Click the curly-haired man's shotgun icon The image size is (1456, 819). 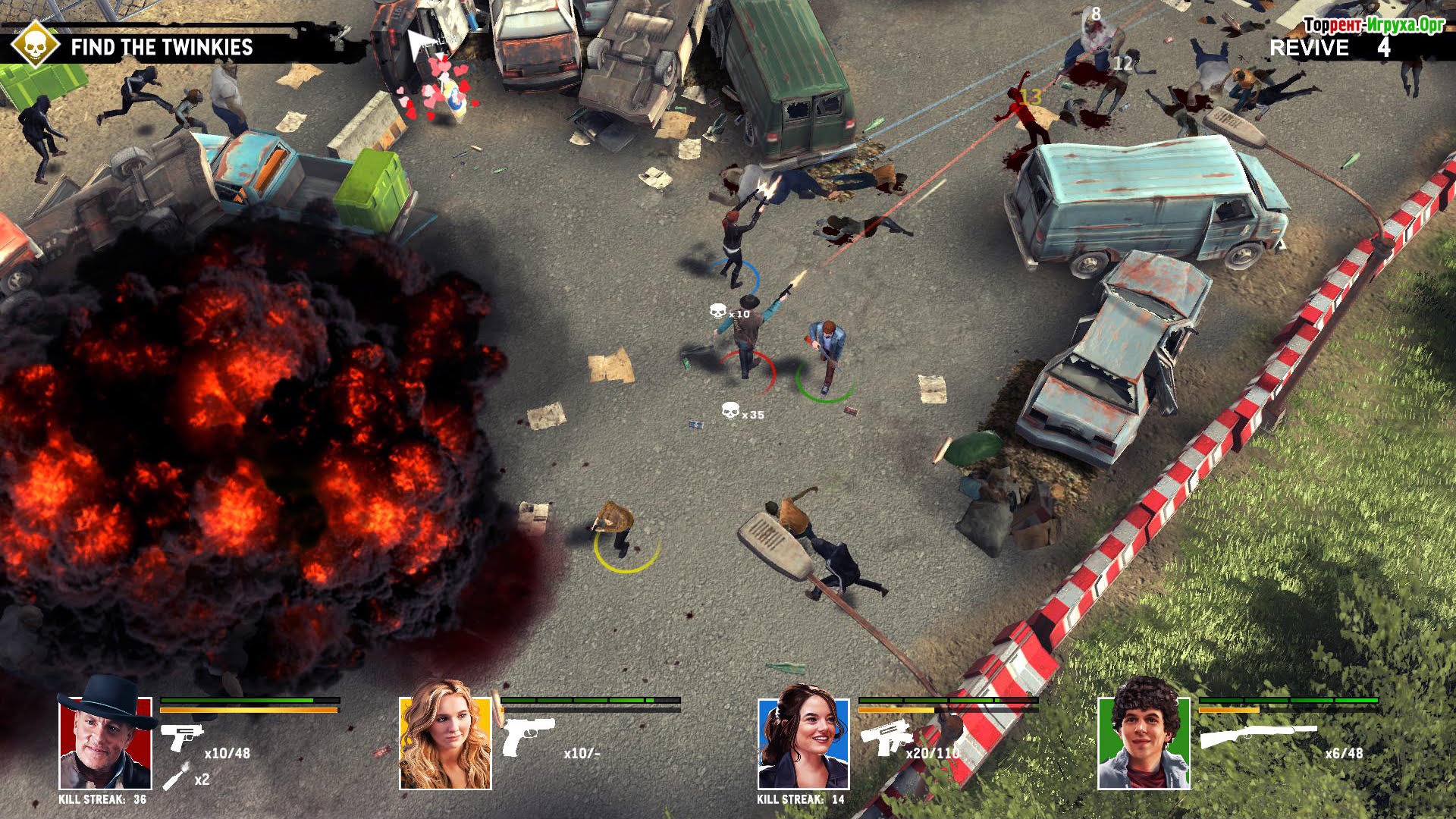(1257, 736)
